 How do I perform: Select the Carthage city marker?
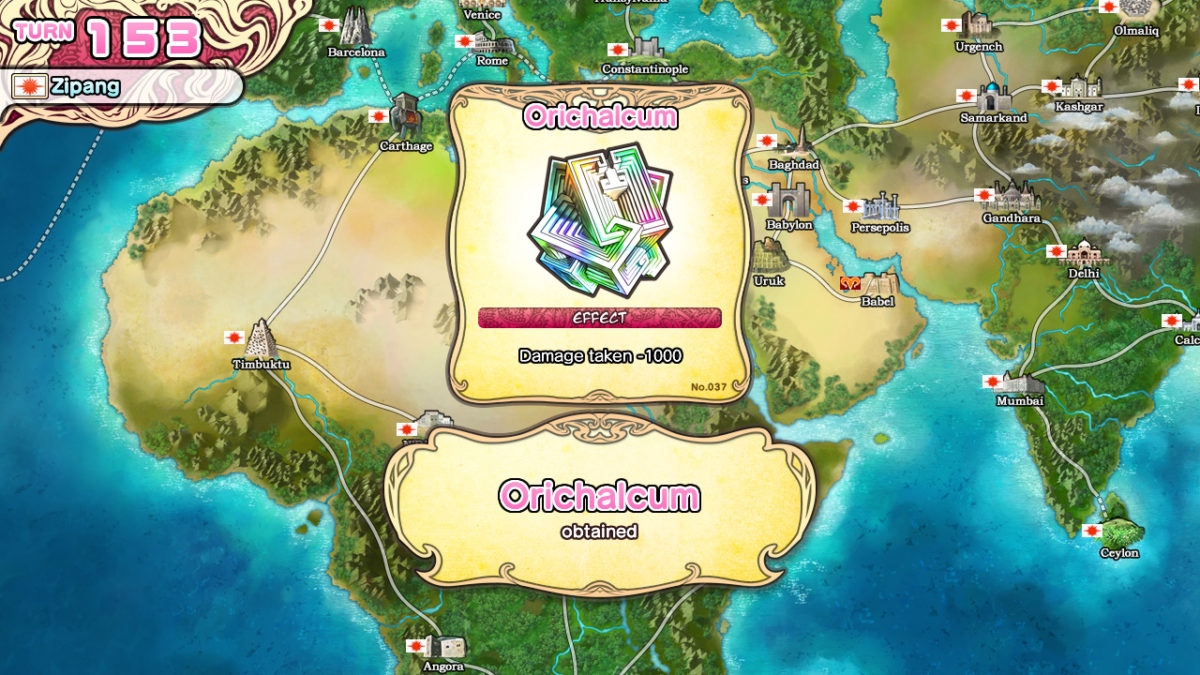point(405,117)
